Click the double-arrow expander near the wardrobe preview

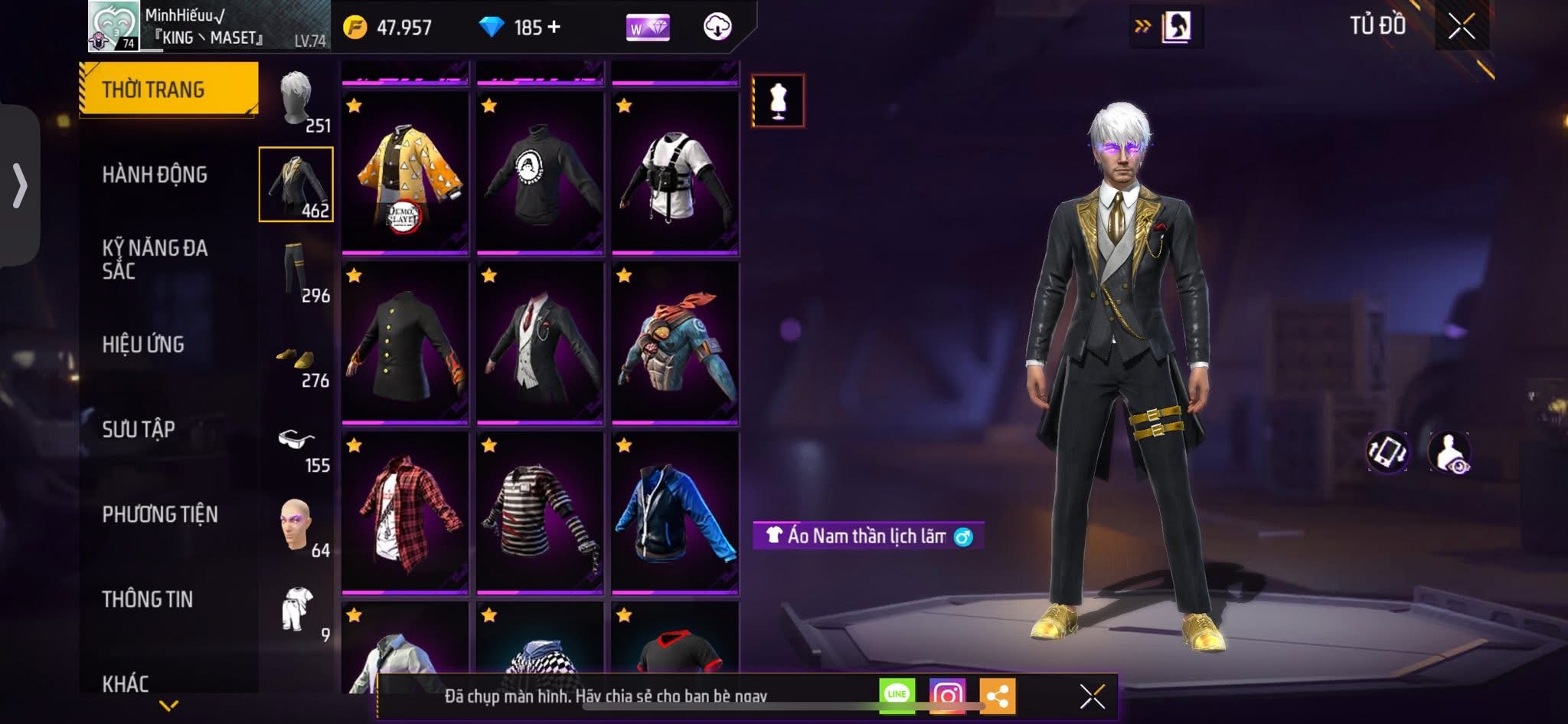point(1144,25)
